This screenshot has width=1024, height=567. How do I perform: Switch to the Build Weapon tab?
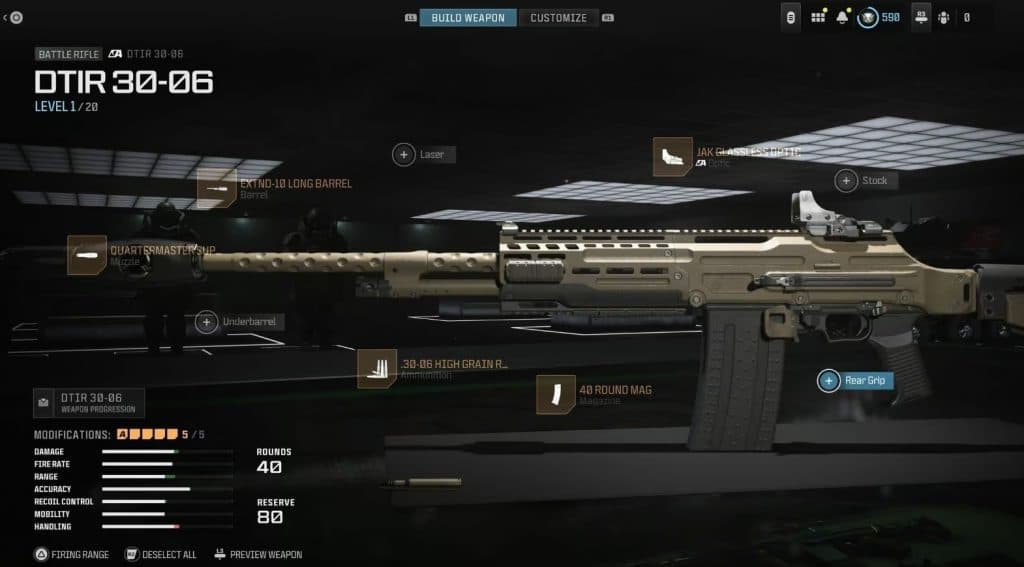click(468, 18)
